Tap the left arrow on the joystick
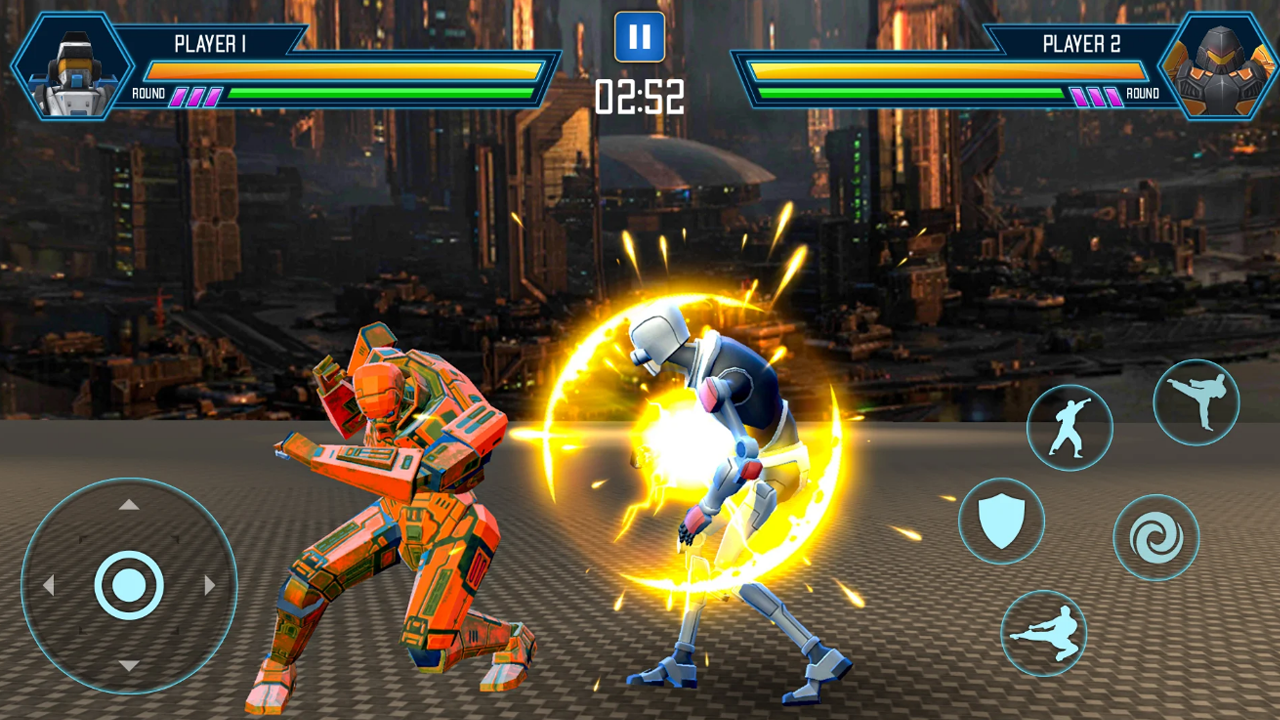The height and width of the screenshot is (720, 1280). (x=50, y=585)
